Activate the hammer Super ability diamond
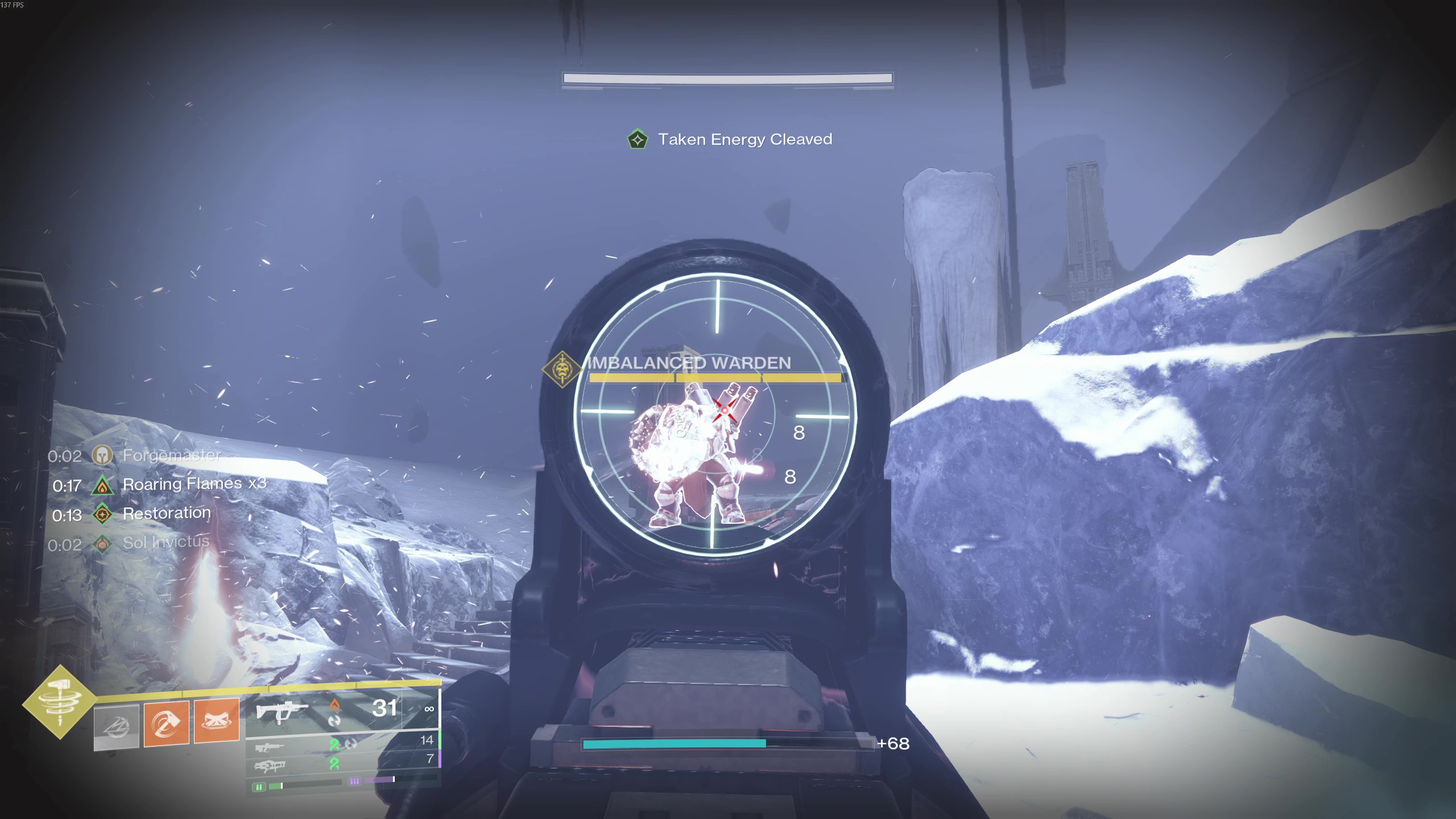This screenshot has height=819, width=1456. click(60, 702)
